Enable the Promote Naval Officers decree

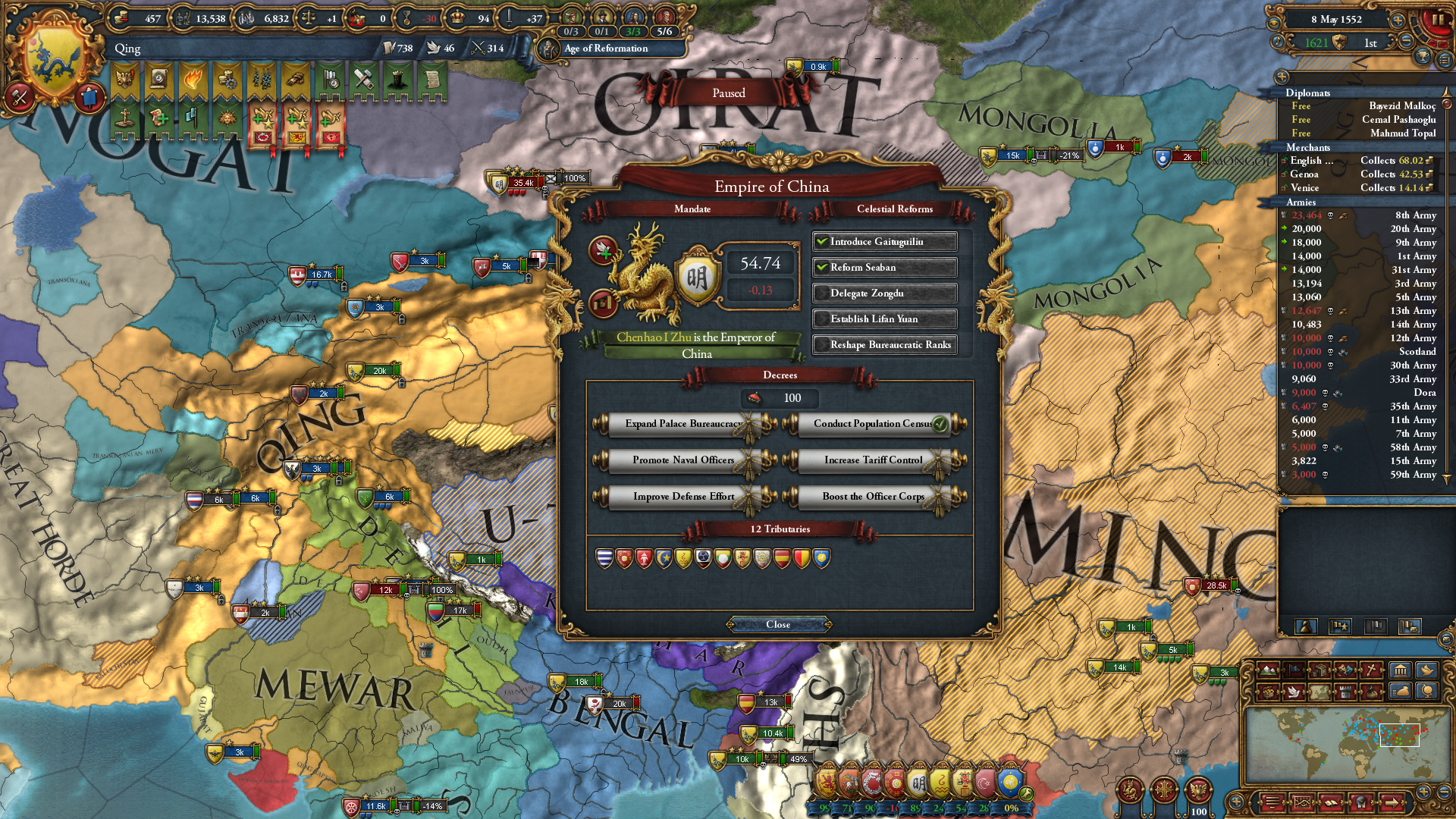point(682,460)
